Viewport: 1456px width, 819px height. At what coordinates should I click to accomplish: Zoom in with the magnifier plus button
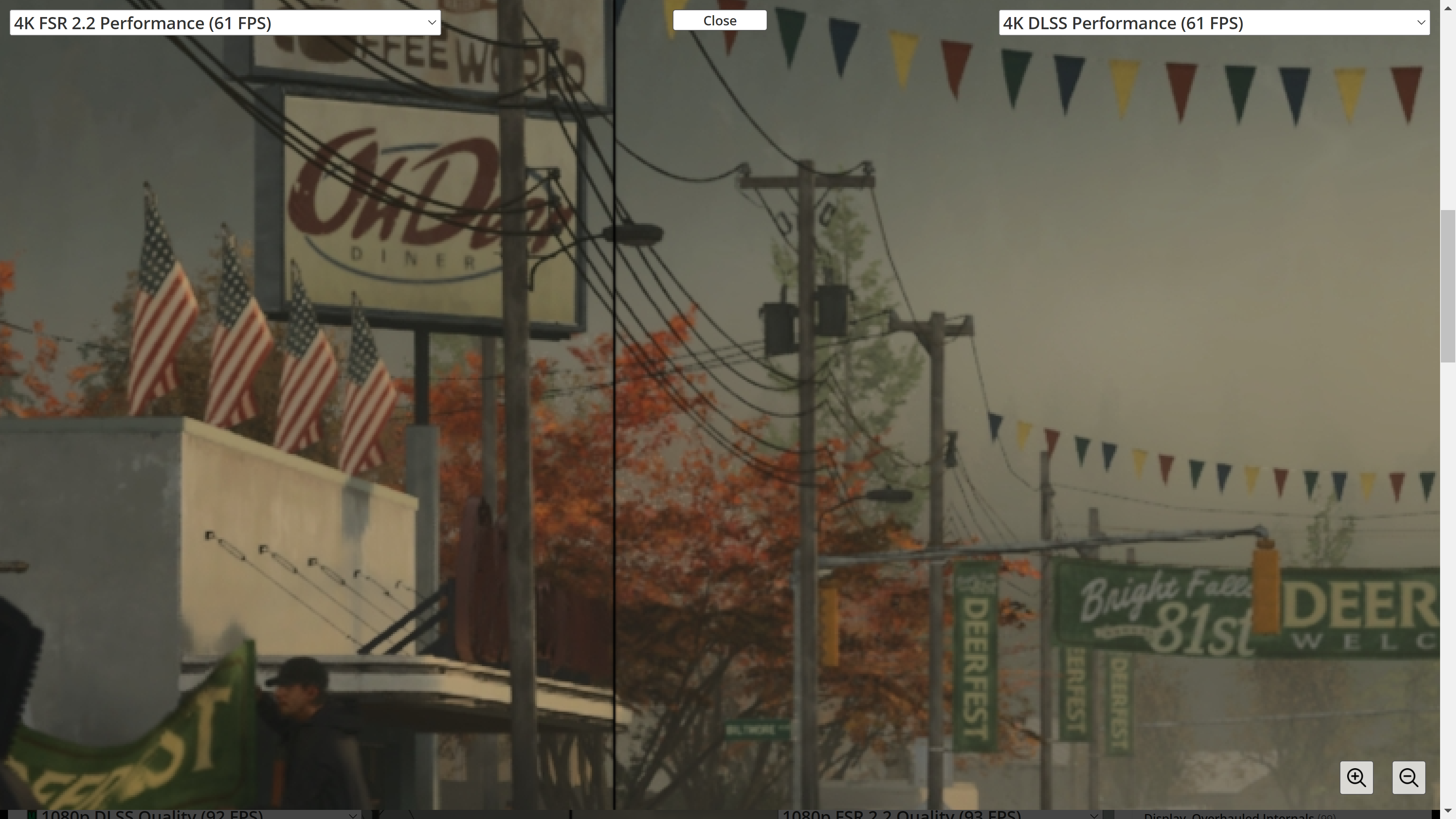pos(1356,777)
